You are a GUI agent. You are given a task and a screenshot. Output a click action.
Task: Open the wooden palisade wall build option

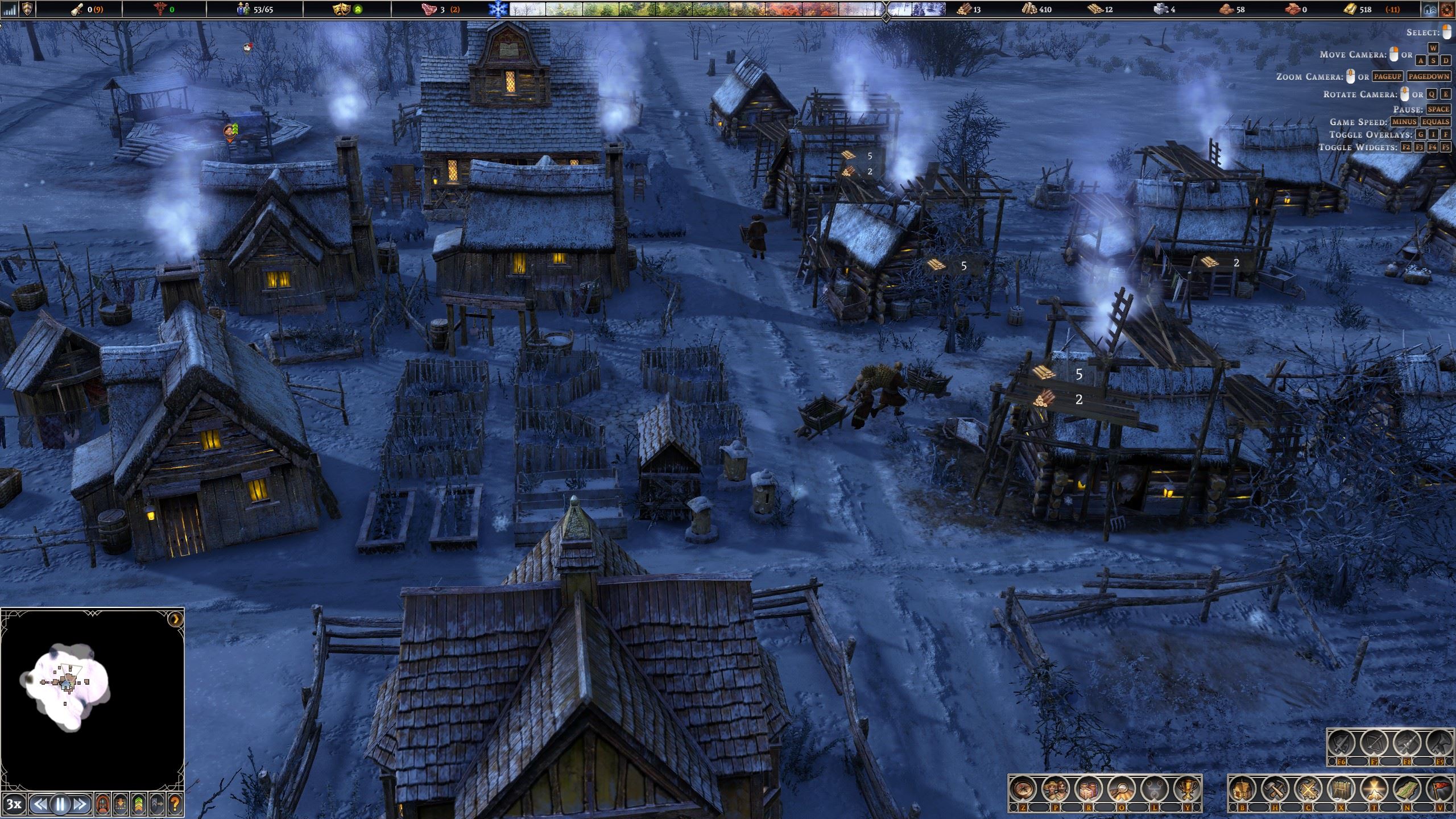[1341, 789]
